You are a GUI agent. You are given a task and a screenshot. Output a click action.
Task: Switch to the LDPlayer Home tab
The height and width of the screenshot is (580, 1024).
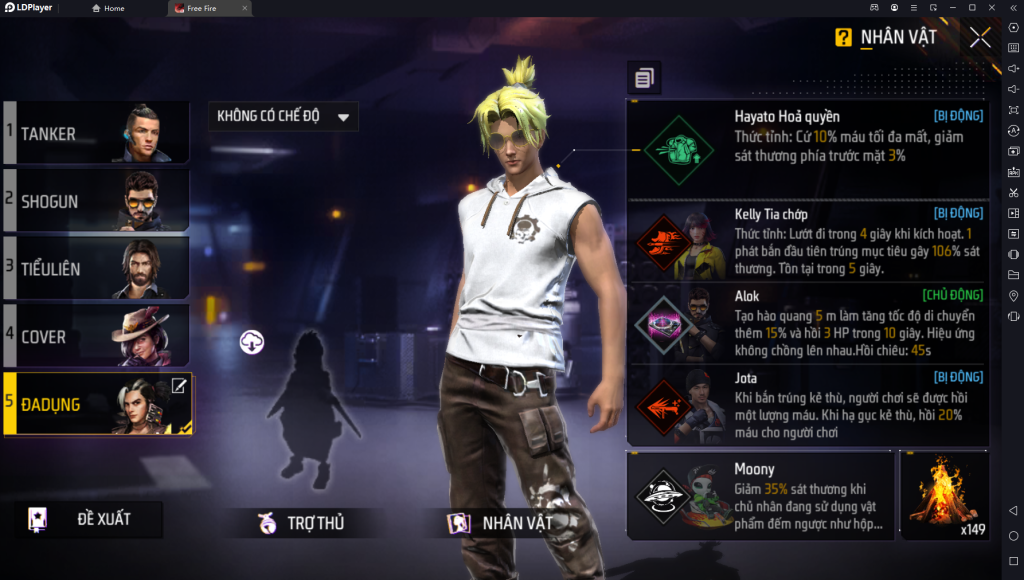click(108, 8)
